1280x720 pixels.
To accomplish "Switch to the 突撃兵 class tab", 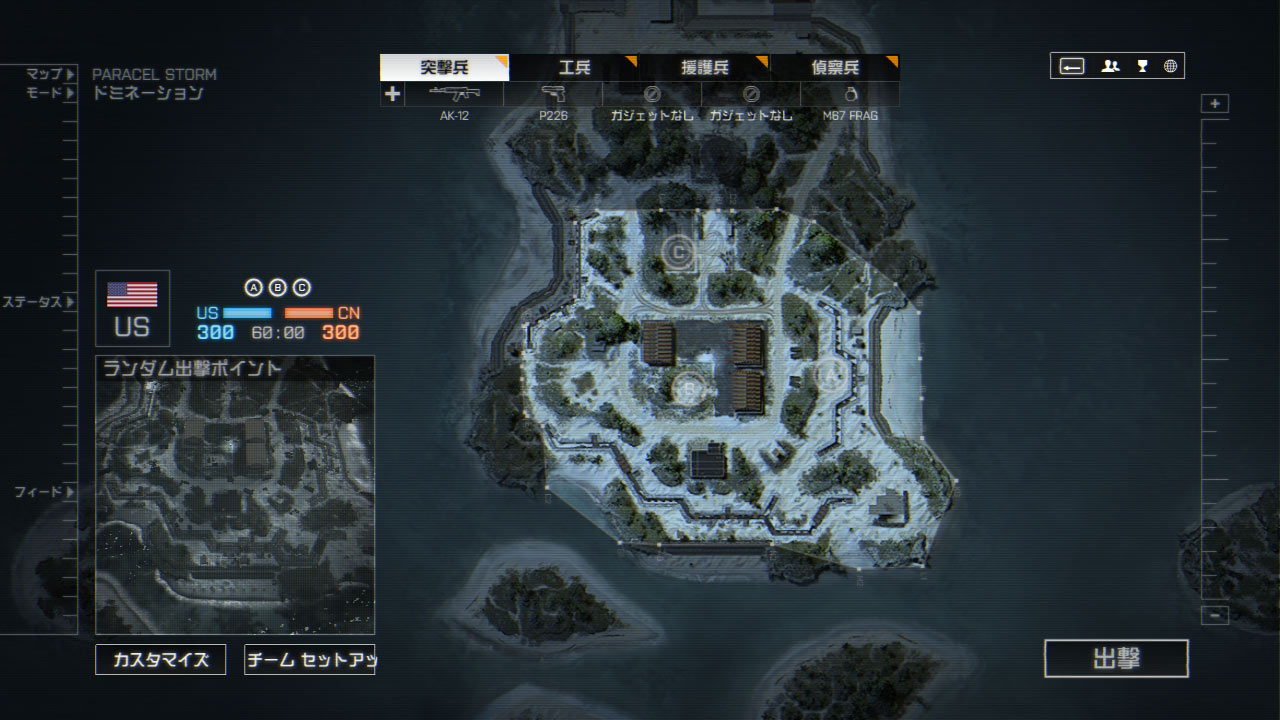I will pos(444,68).
